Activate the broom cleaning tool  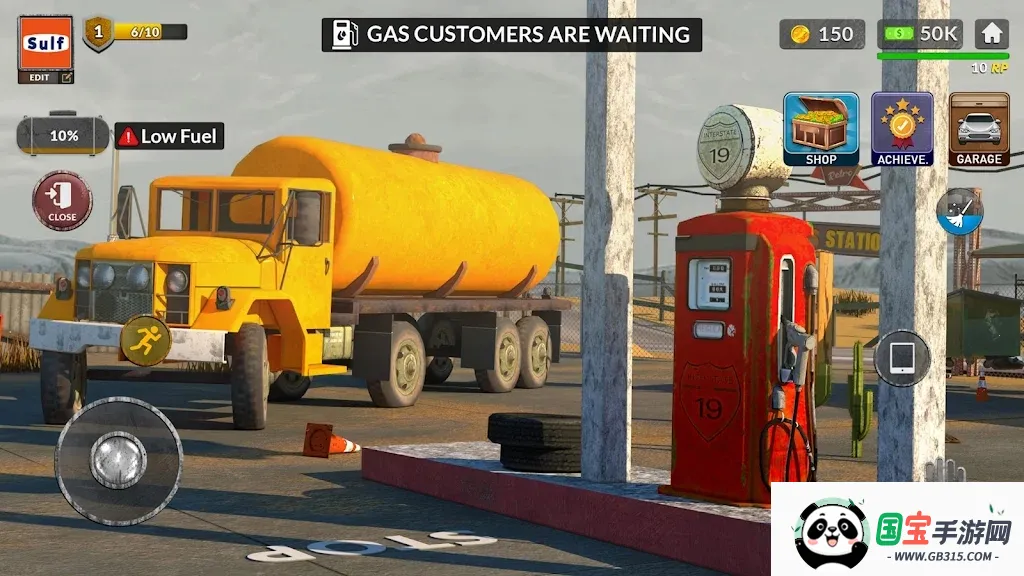959,211
